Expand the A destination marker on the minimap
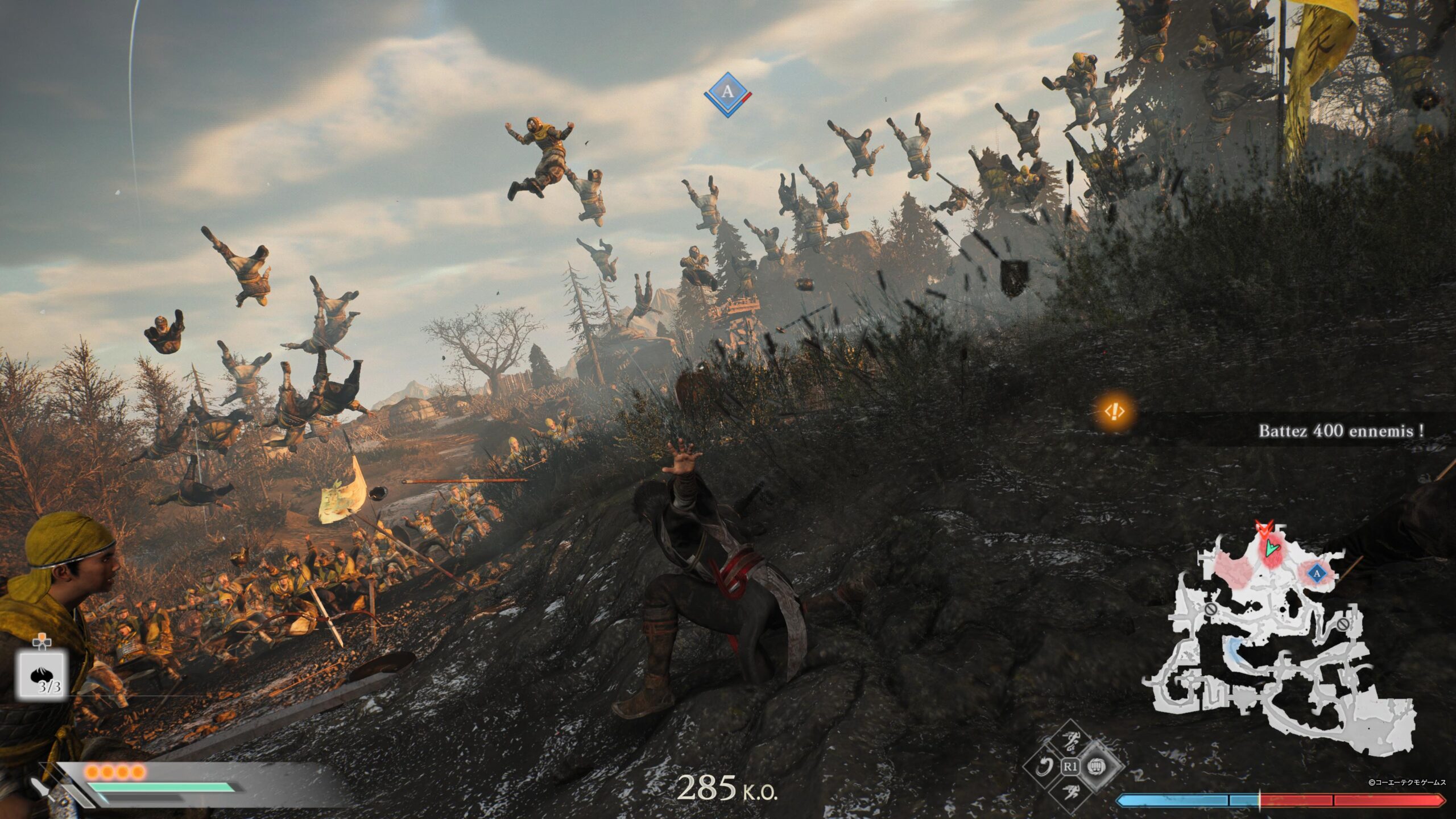Screen dimensions: 1456x819 click(x=1317, y=575)
